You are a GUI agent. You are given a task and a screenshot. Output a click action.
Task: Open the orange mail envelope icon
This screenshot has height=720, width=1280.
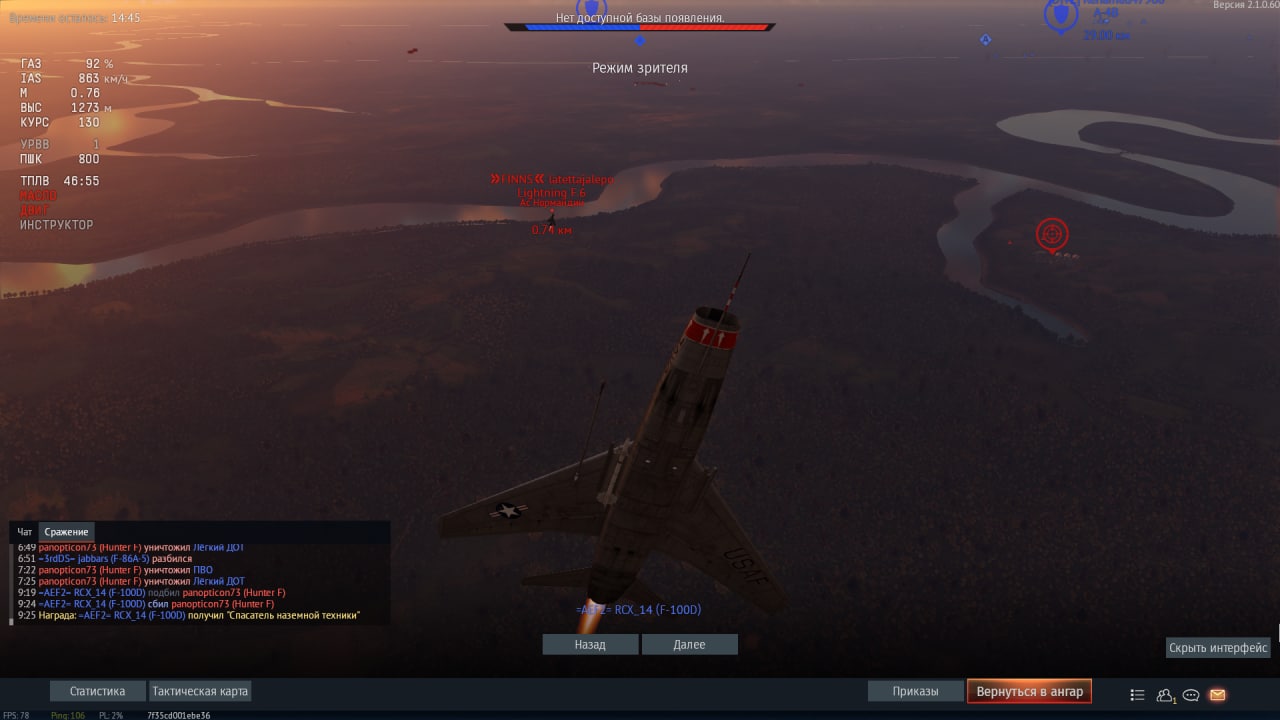(1217, 695)
